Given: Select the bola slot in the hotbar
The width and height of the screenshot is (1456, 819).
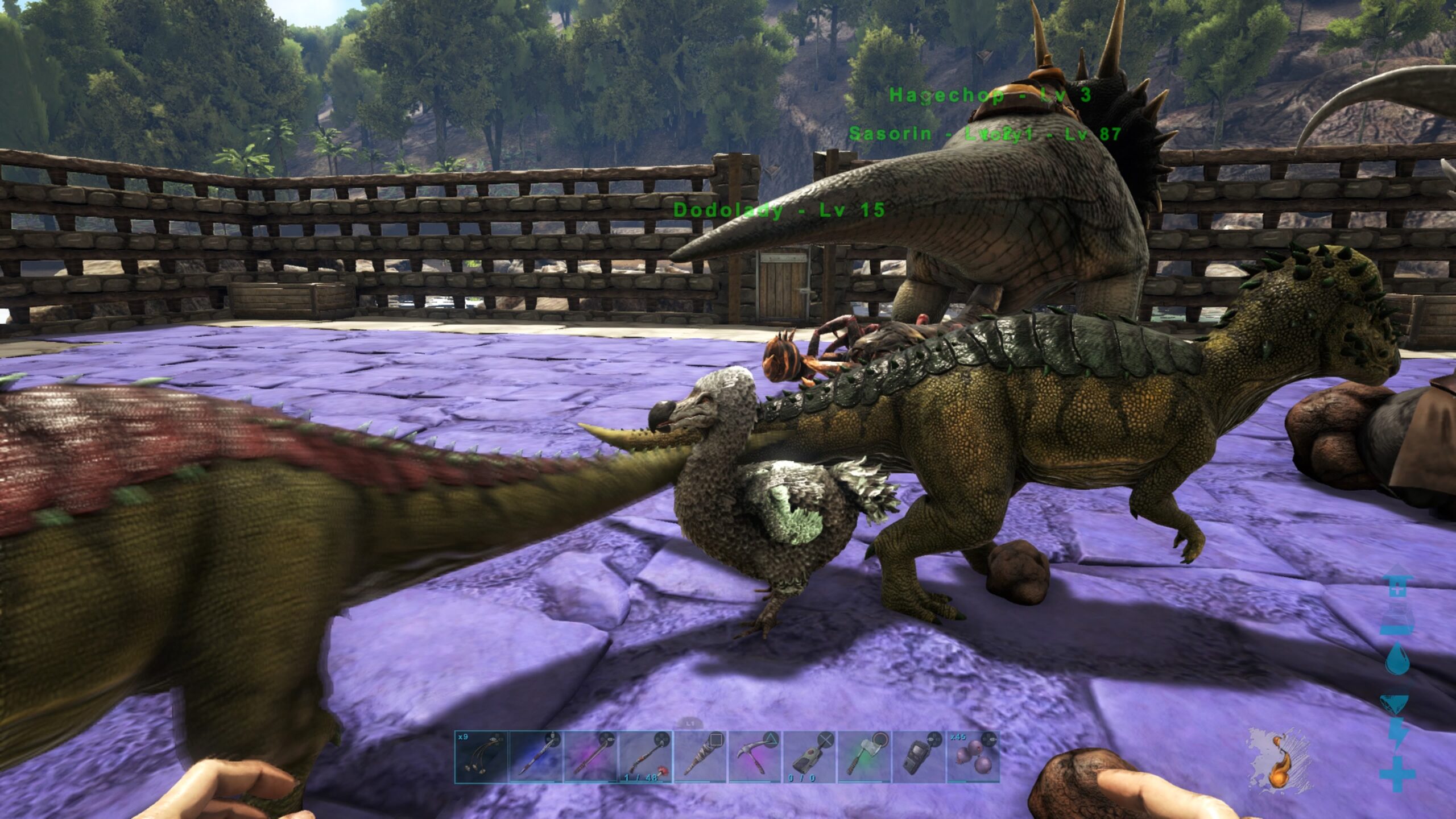Looking at the screenshot, I should [x=481, y=757].
